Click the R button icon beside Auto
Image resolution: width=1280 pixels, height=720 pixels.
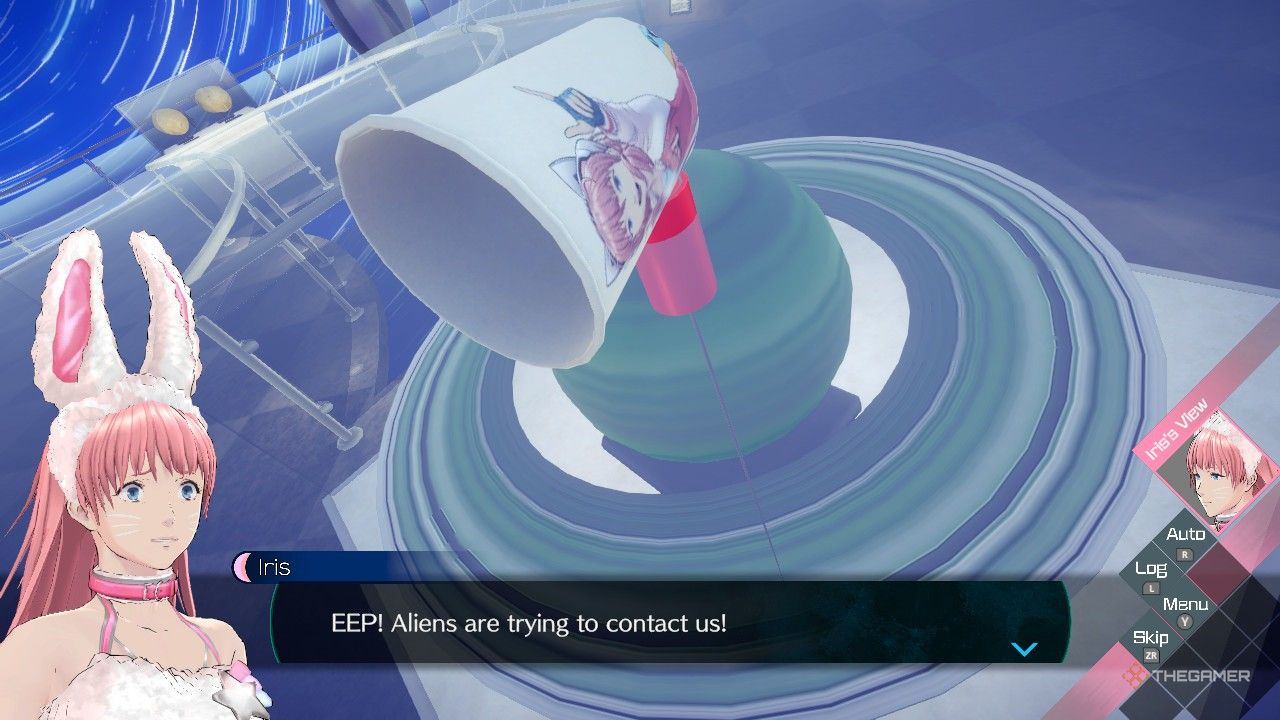click(x=1183, y=553)
